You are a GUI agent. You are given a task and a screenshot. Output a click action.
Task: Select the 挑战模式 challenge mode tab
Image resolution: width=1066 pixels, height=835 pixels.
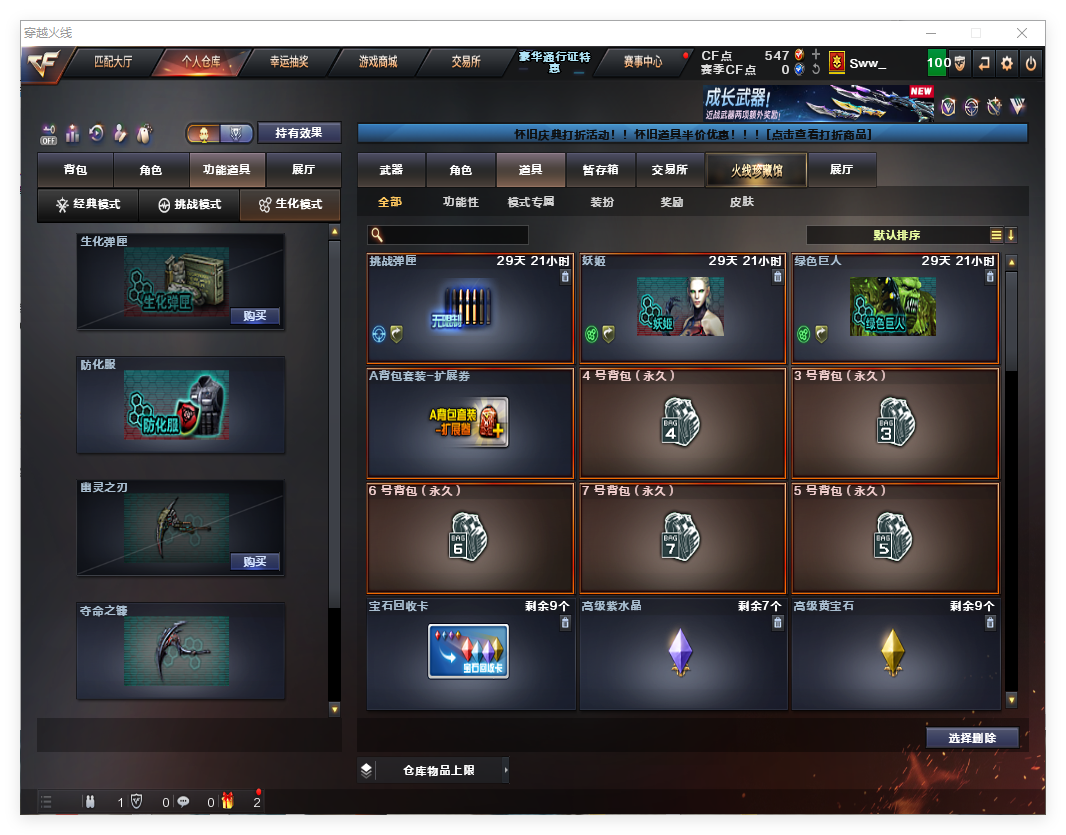(x=190, y=204)
